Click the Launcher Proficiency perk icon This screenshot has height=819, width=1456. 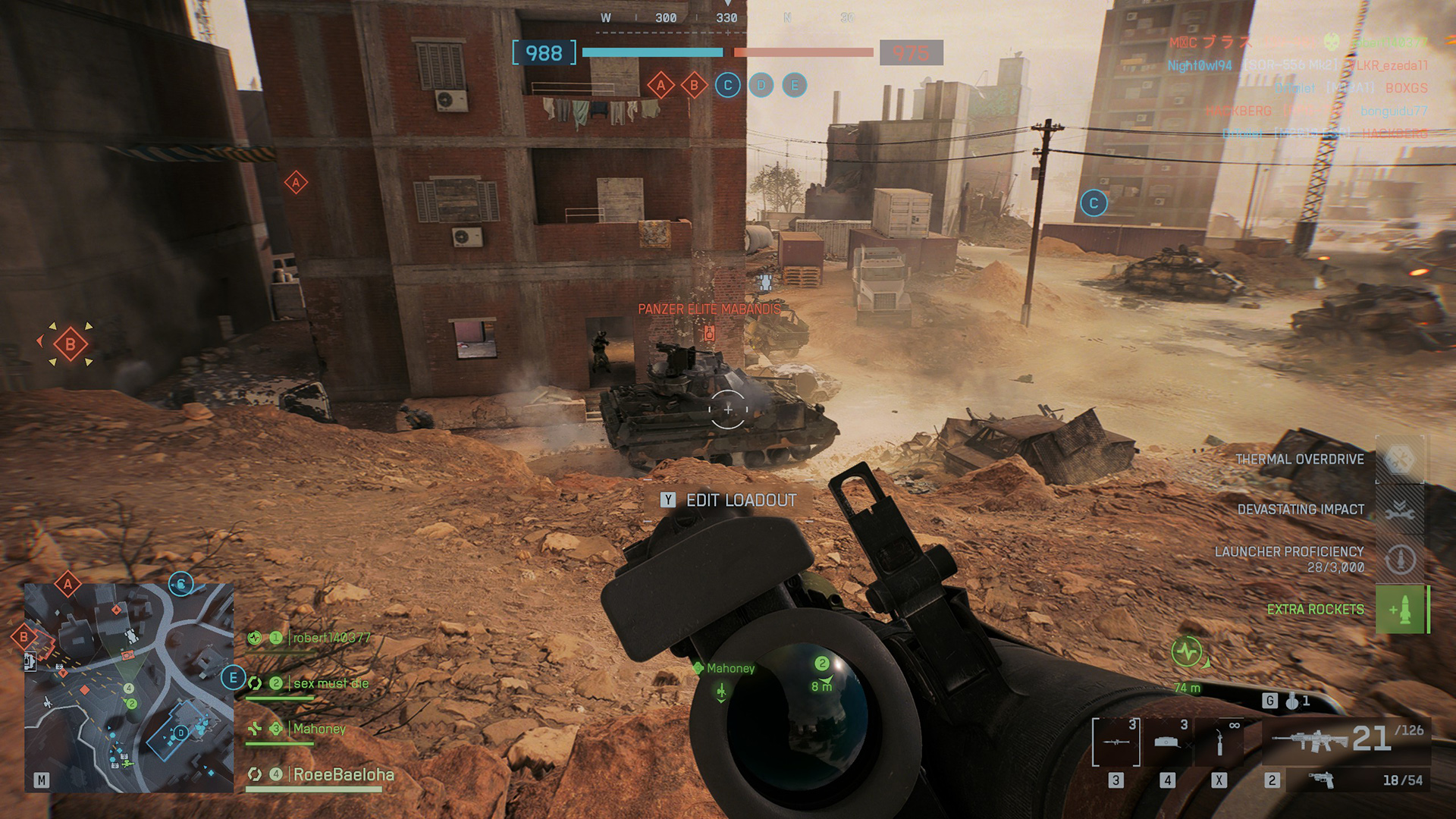[x=1400, y=560]
